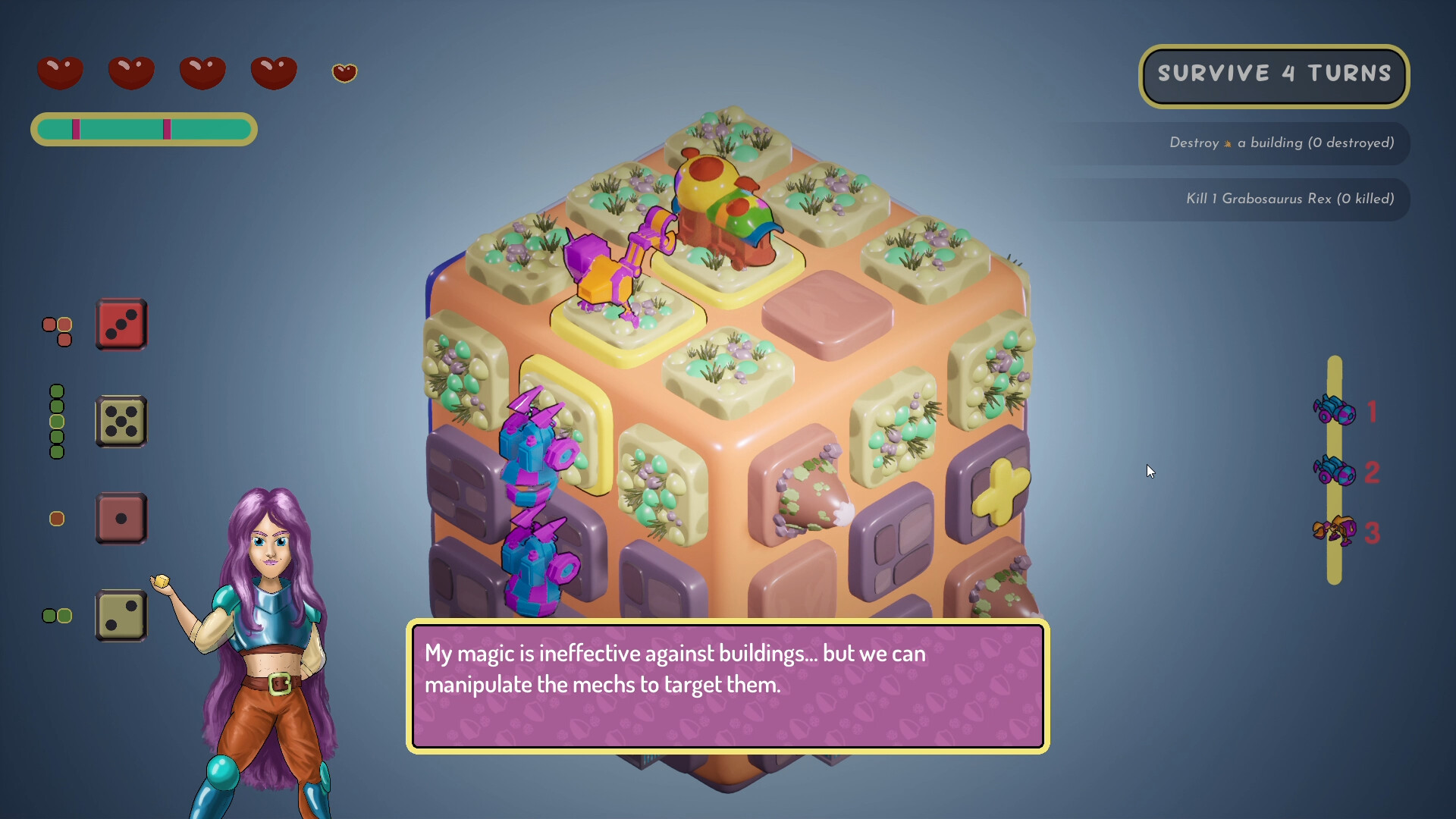Expand the Destroy a building objective entry
This screenshot has width=1456, height=819.
click(1282, 143)
